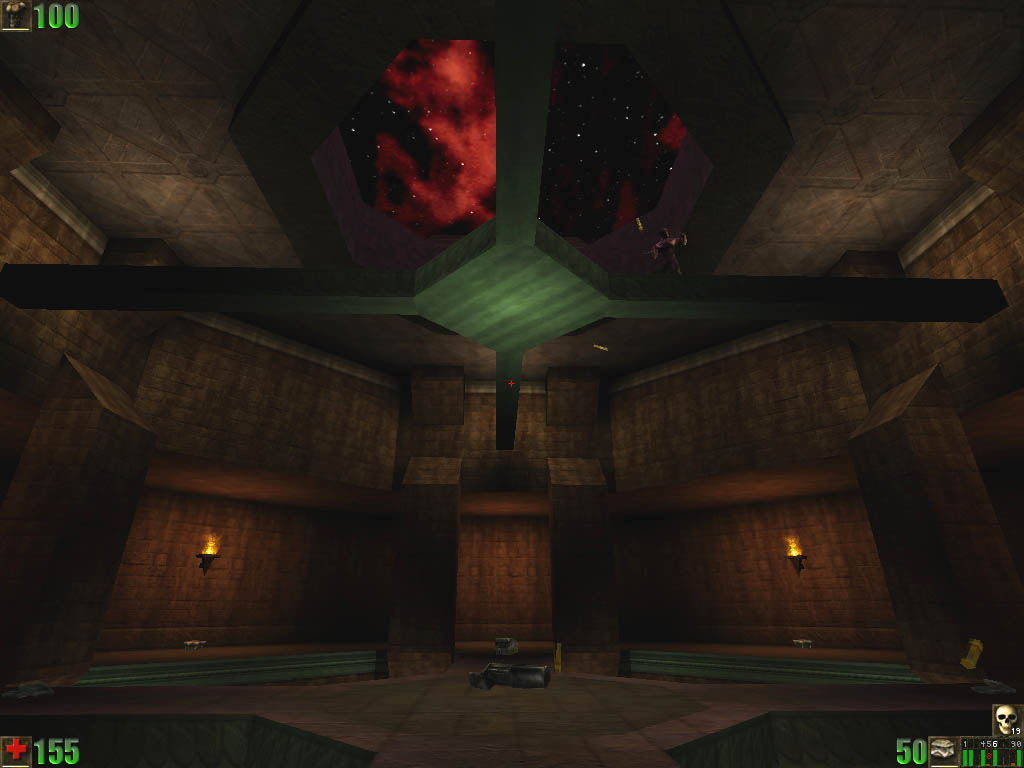Click the armor icon in the HUD
This screenshot has width=1024, height=768.
pyautogui.click(x=16, y=16)
